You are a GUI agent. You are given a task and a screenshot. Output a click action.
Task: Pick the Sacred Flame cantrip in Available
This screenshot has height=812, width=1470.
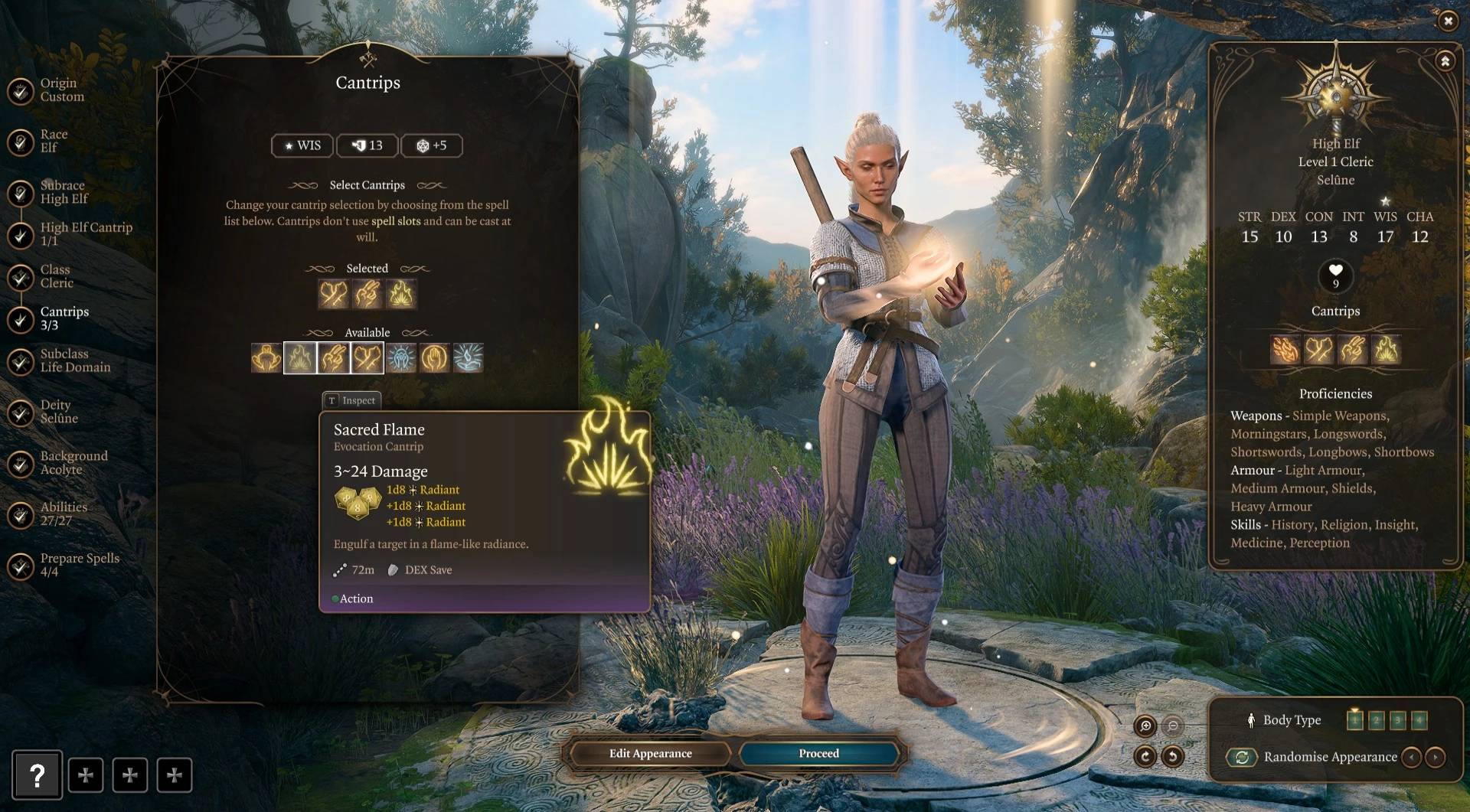point(300,357)
